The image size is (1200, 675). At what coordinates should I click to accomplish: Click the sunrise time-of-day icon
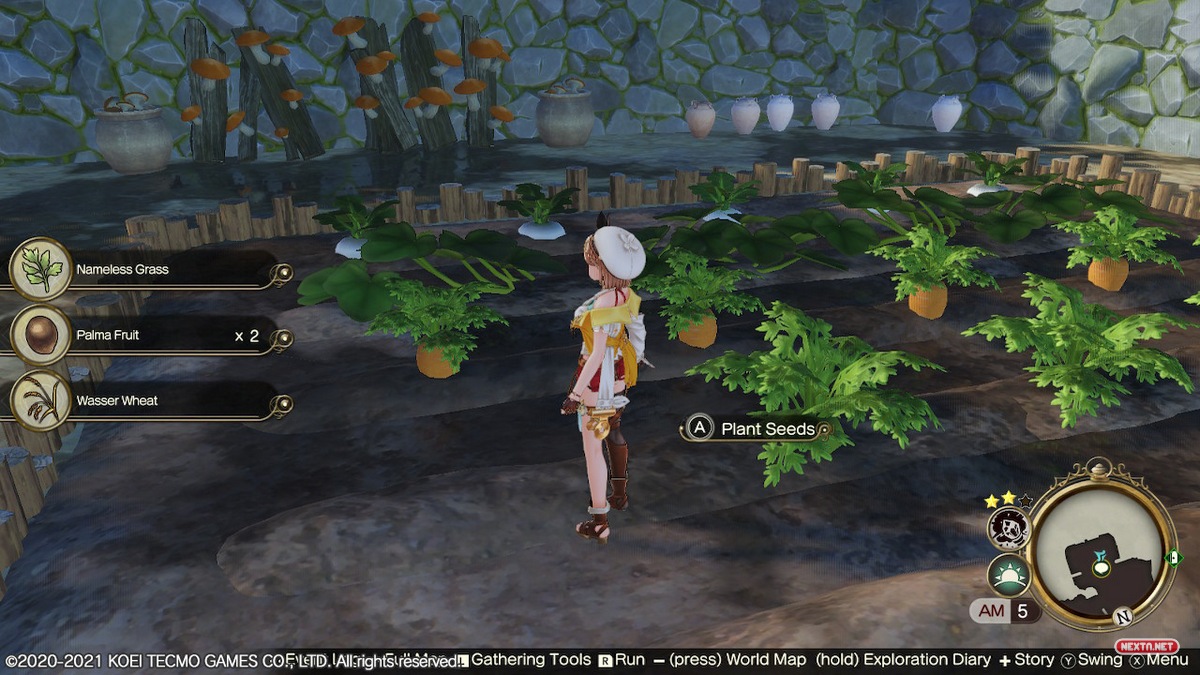click(x=1009, y=576)
